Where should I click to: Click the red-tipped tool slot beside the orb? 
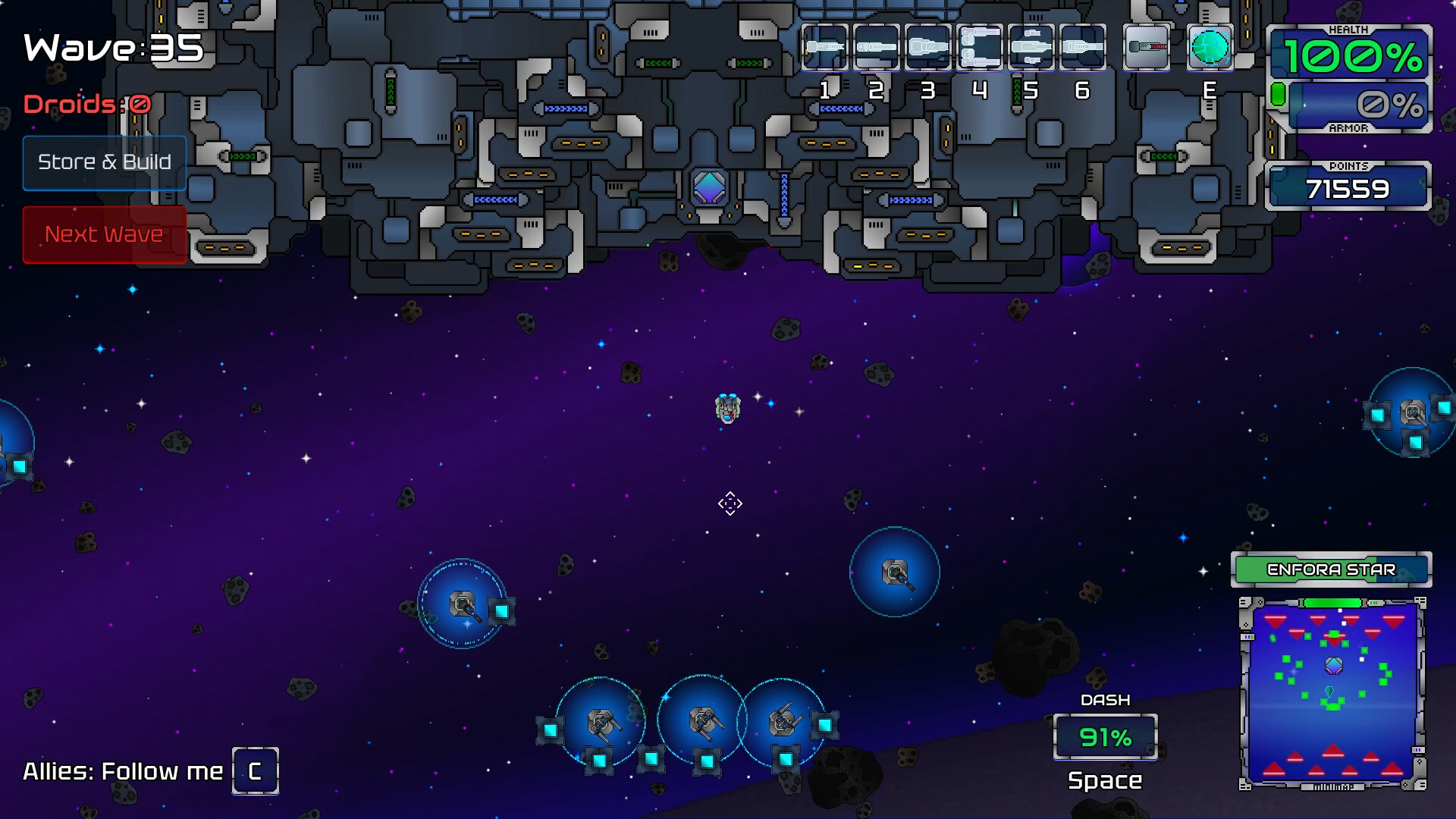point(1147,47)
